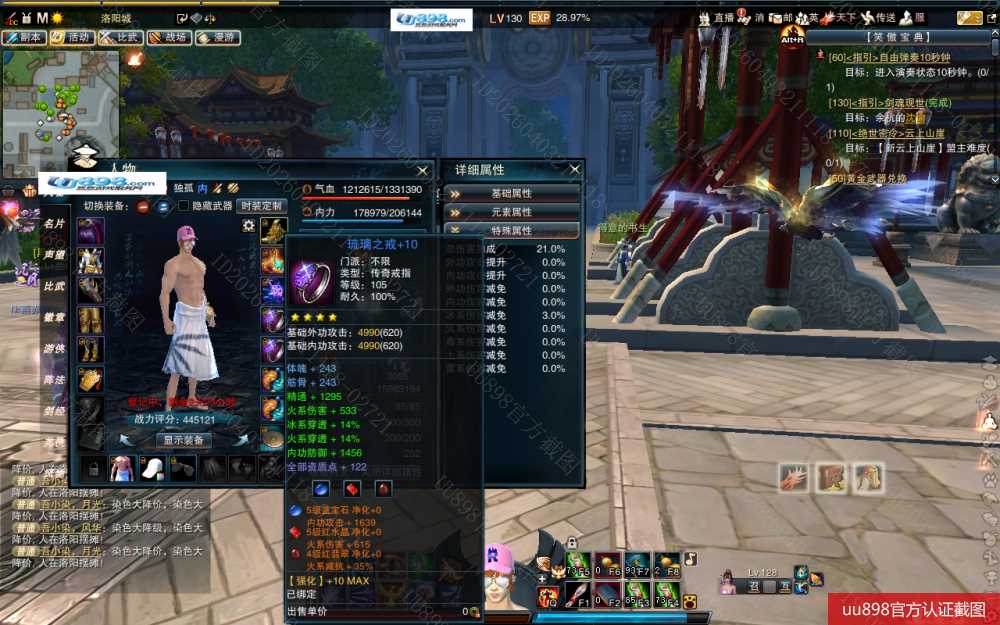Select the 比武 duel button
The height and width of the screenshot is (625, 1000).
120,37
